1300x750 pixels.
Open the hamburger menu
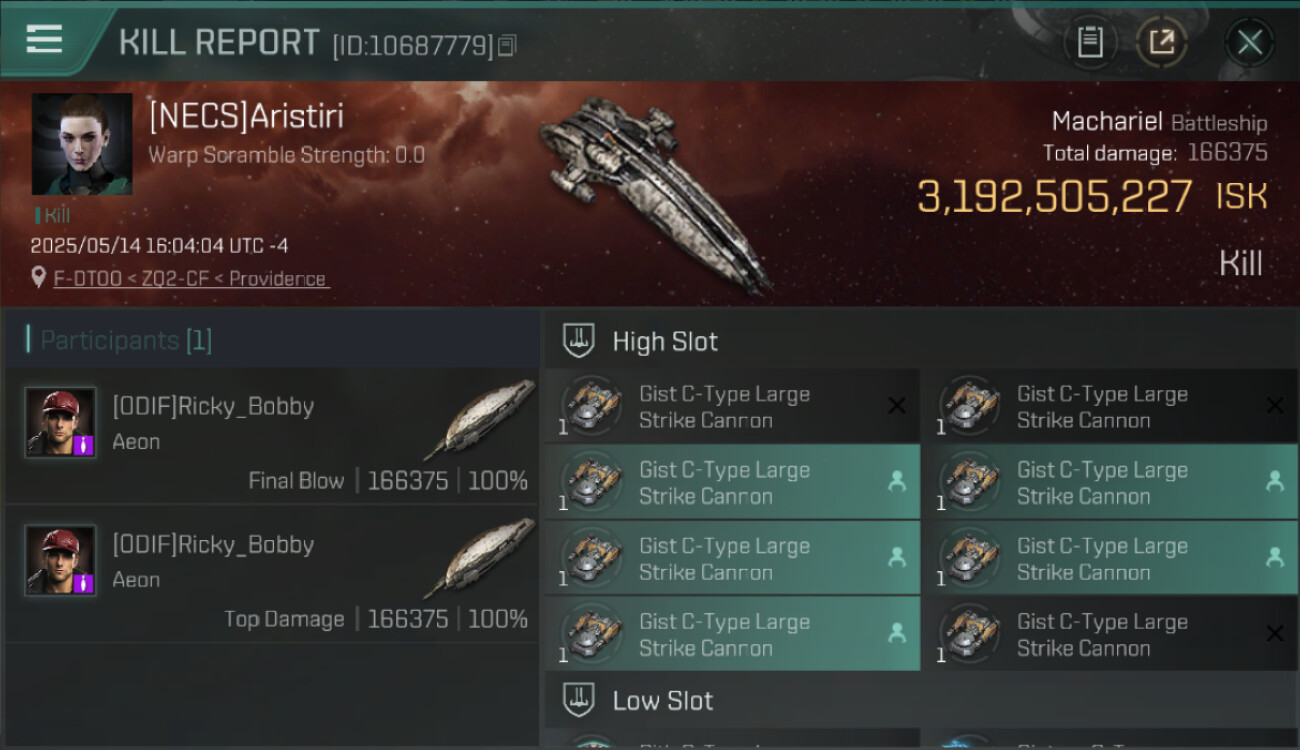coord(45,40)
